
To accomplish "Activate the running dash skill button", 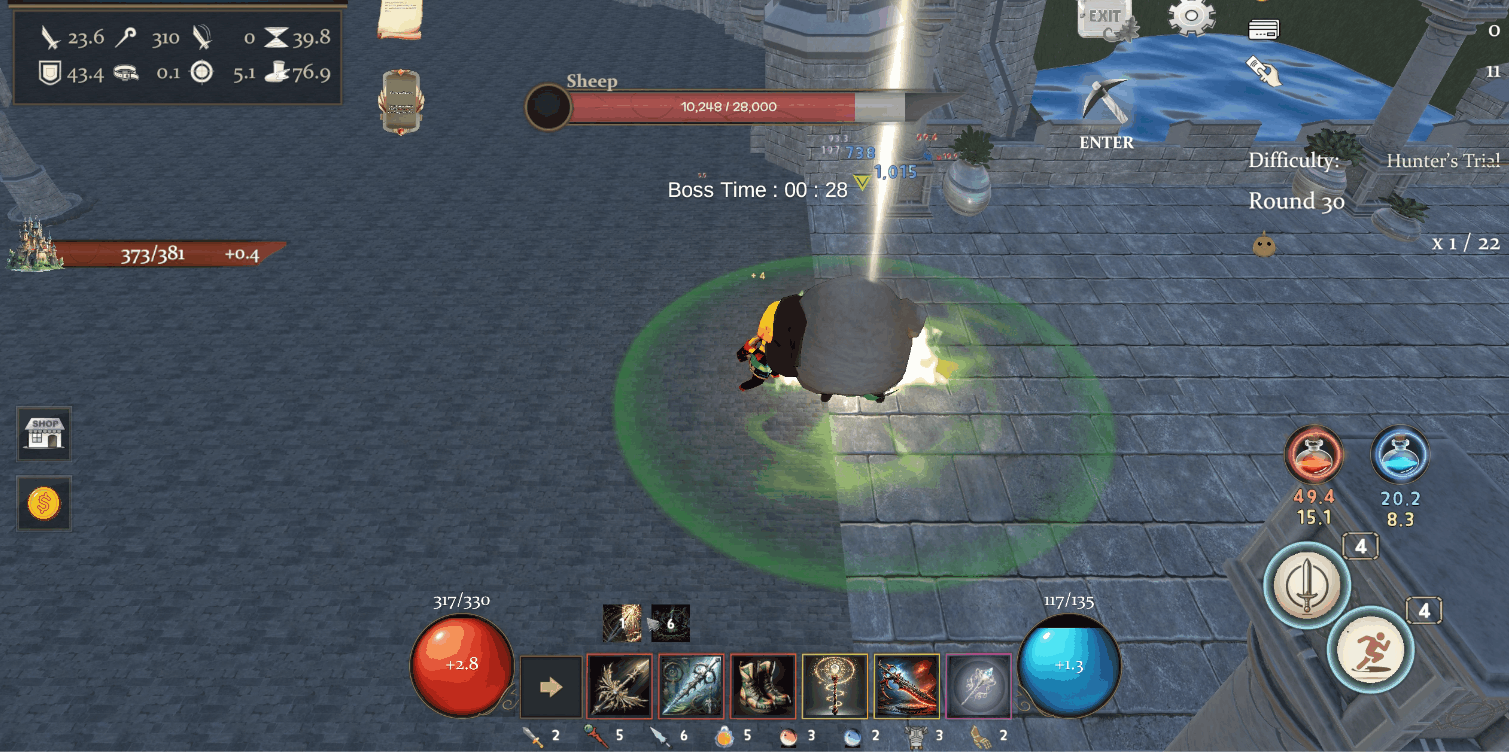I will pos(1370,650).
